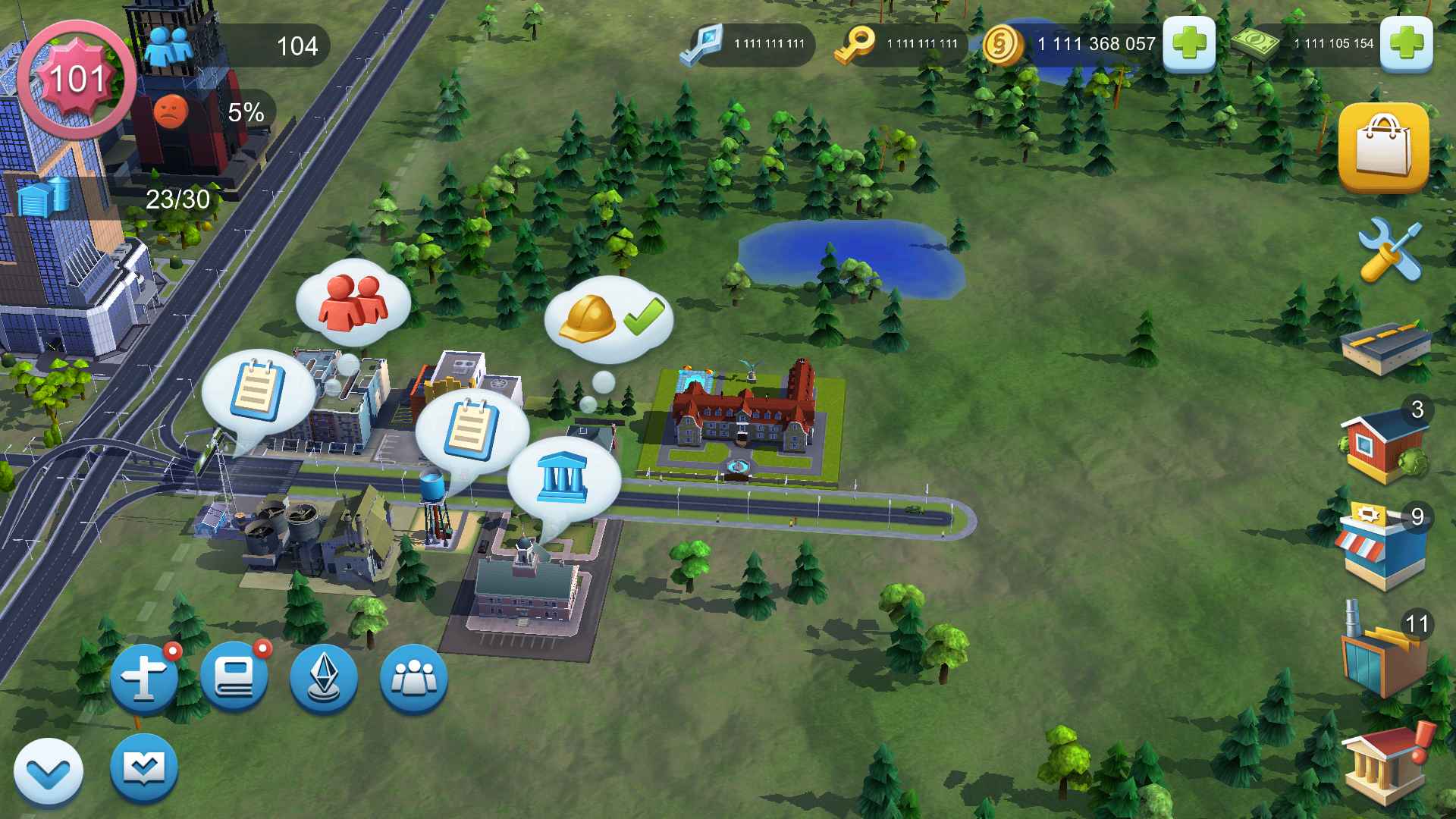1456x819 pixels.
Task: Open the wrench and screwdriver build tools
Action: coord(1389,250)
